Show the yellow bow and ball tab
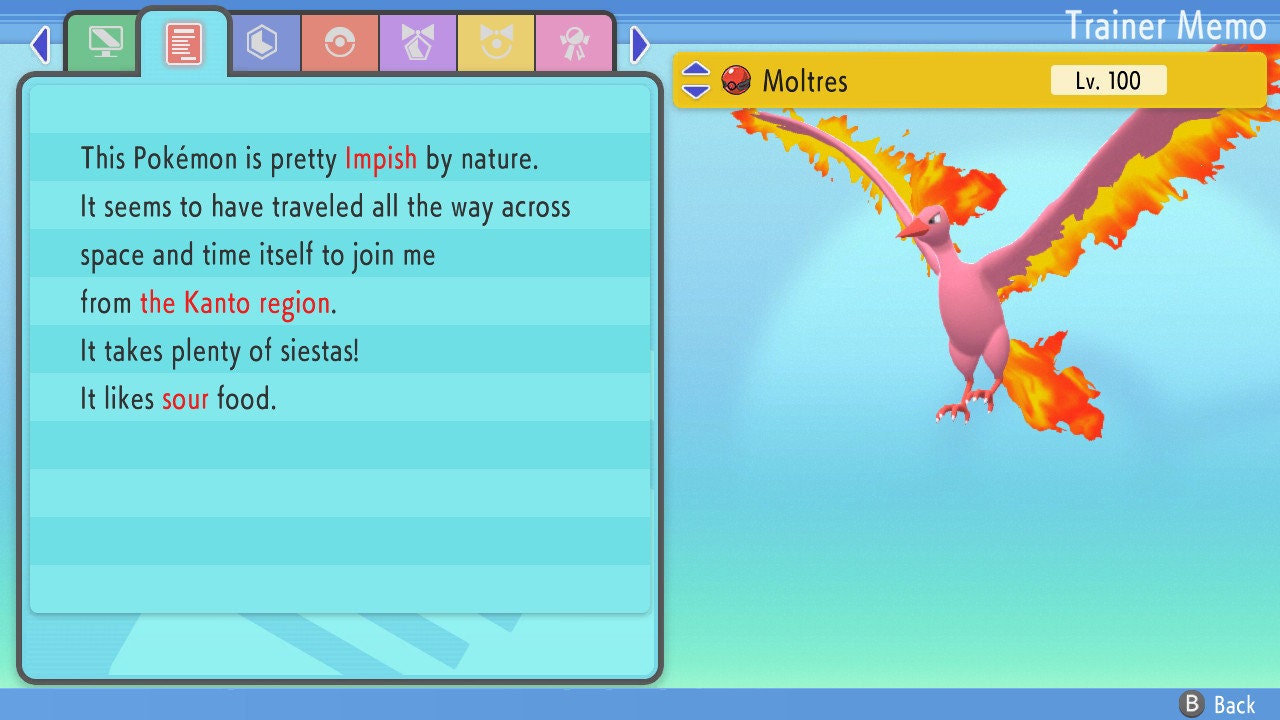The height and width of the screenshot is (720, 1280). pos(496,43)
